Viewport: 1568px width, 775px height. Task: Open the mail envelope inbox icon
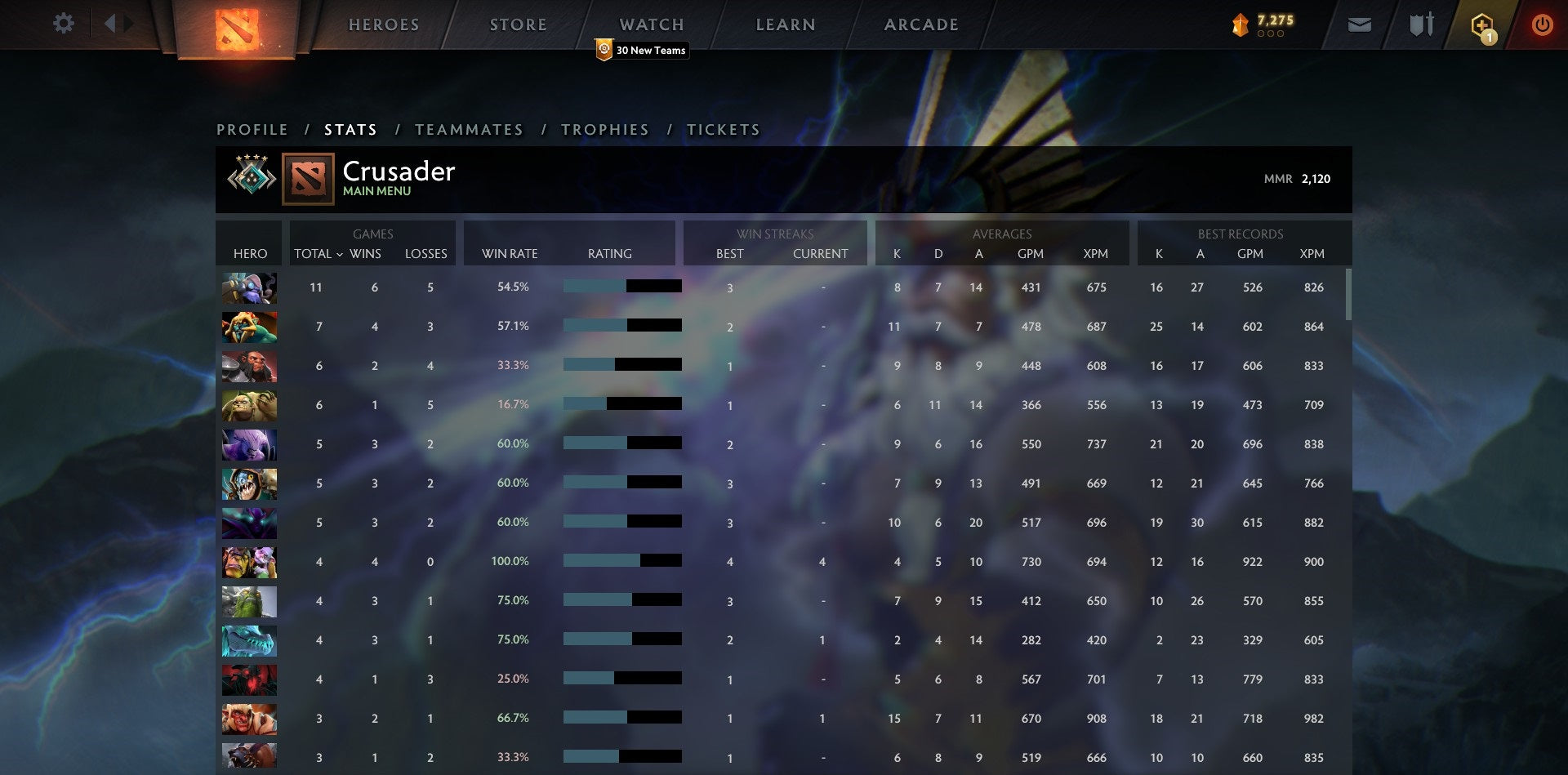coord(1361,24)
